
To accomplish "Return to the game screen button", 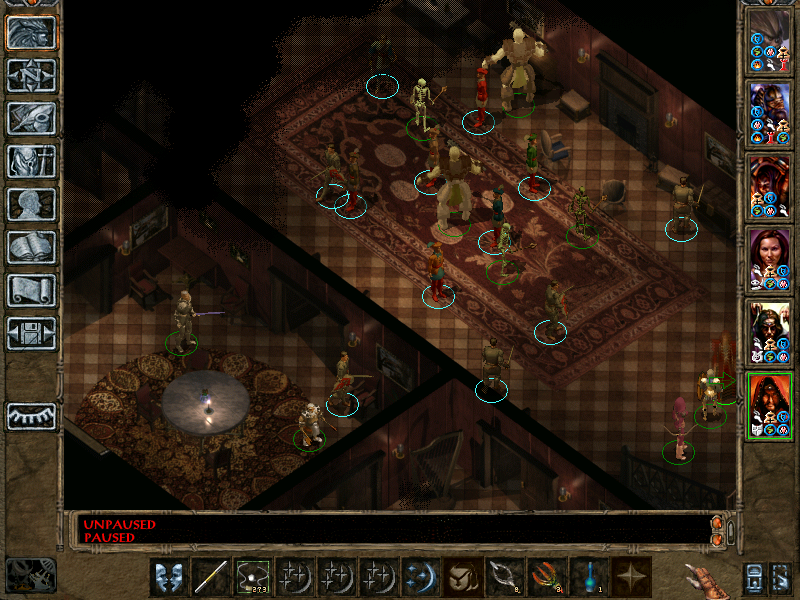I will tap(32, 33).
